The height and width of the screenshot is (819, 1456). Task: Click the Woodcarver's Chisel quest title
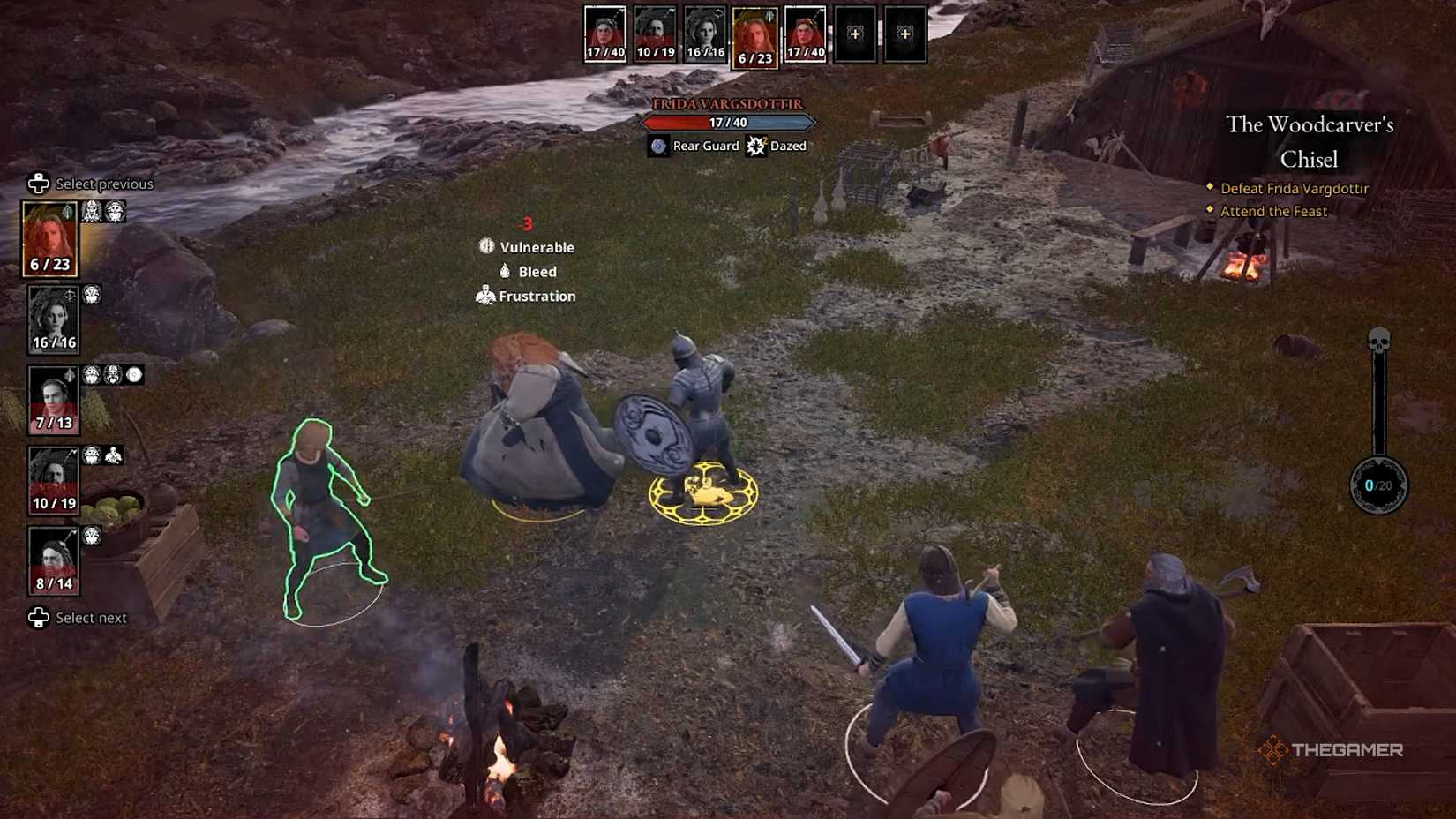pyautogui.click(x=1311, y=142)
